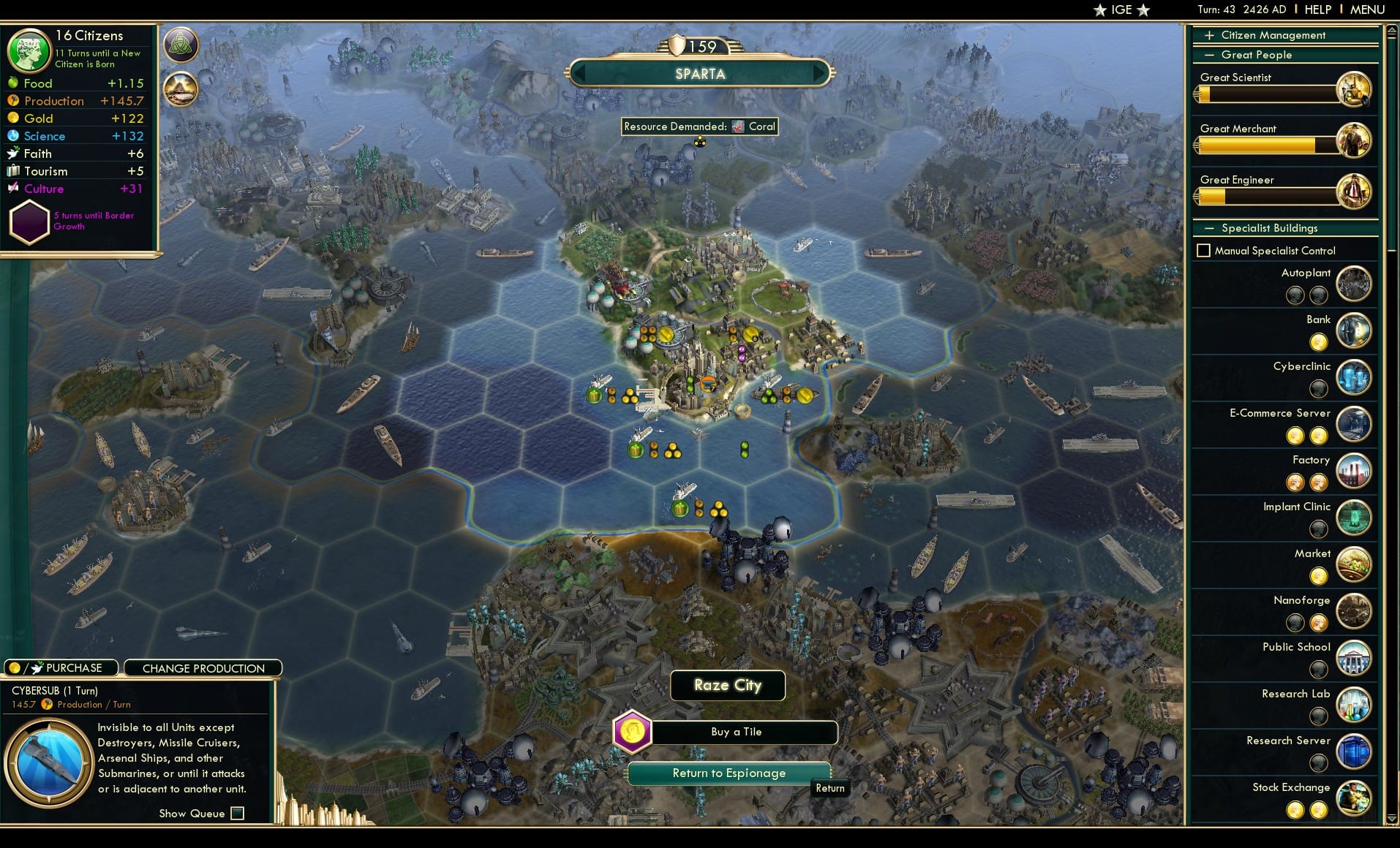Select the Public School icon

(x=1355, y=659)
